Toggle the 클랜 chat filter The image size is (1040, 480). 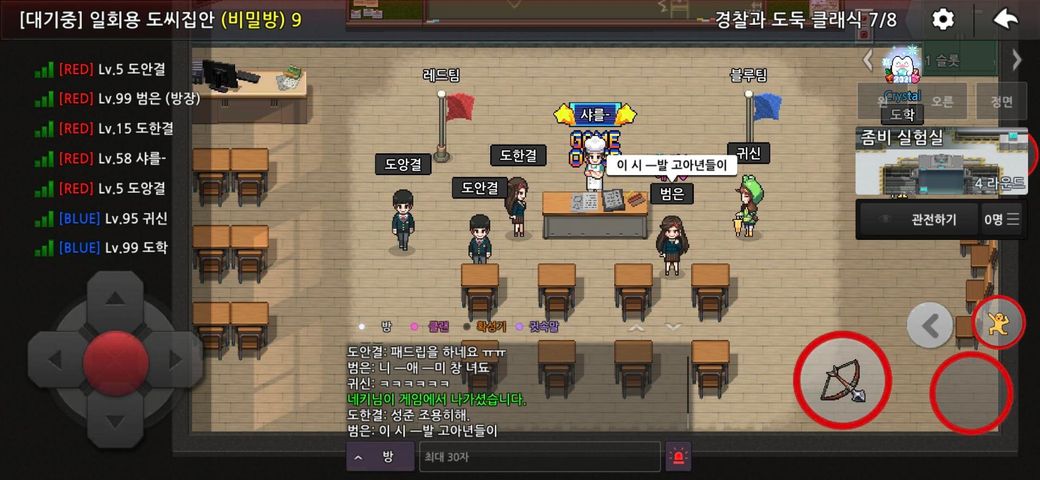point(438,326)
